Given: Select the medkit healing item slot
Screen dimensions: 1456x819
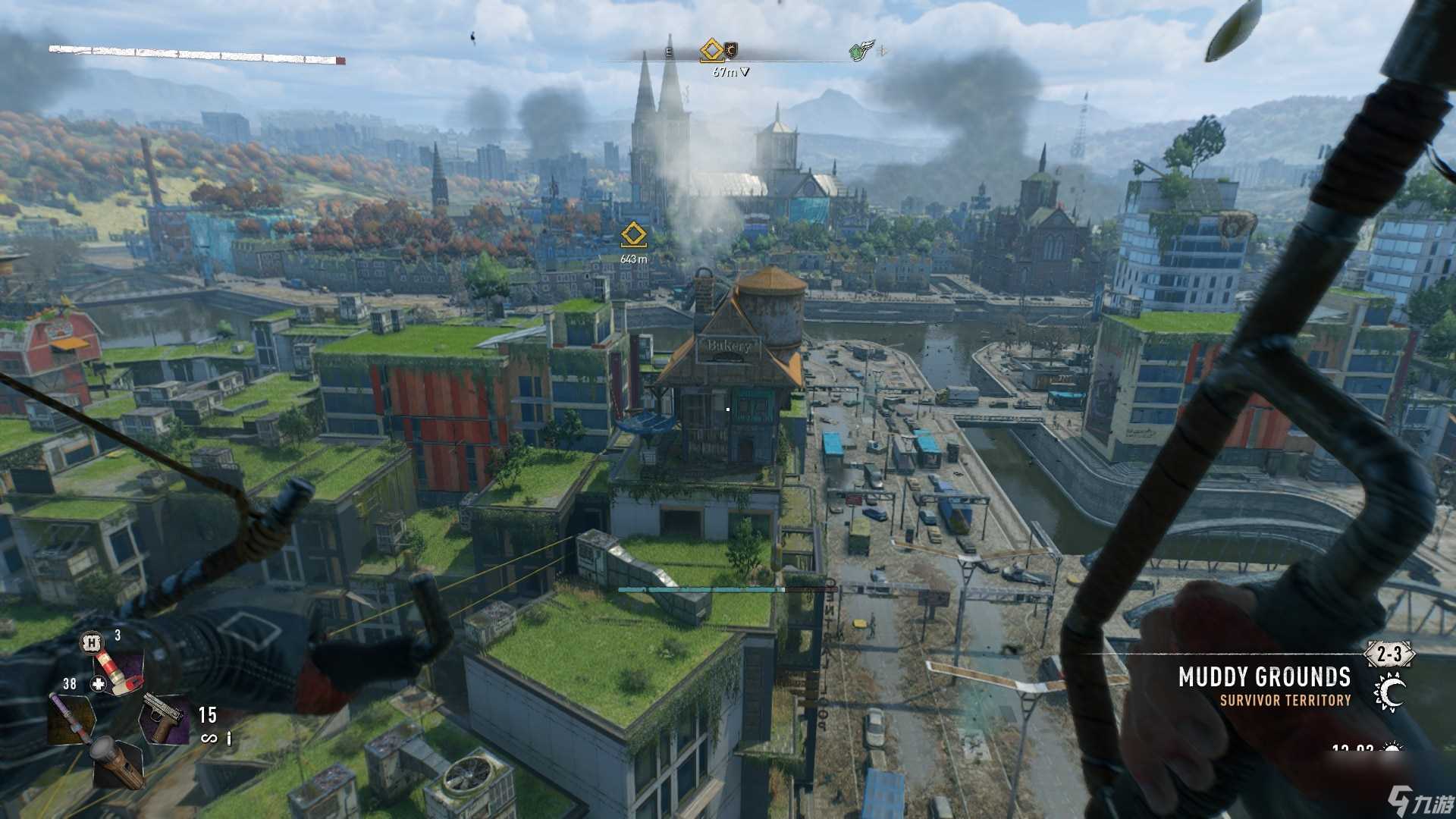Looking at the screenshot, I should tap(118, 673).
